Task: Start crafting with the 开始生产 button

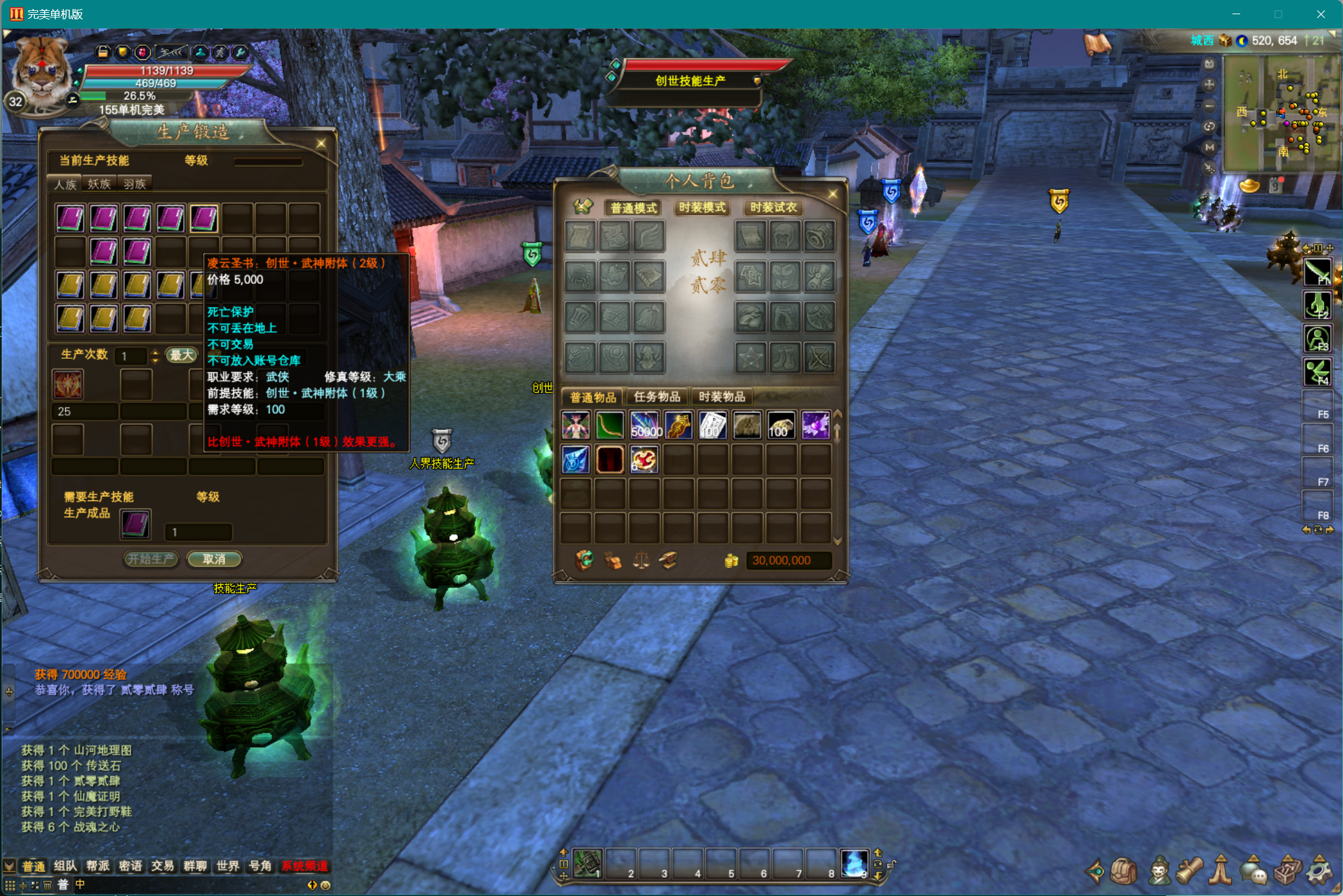Action: [x=151, y=559]
